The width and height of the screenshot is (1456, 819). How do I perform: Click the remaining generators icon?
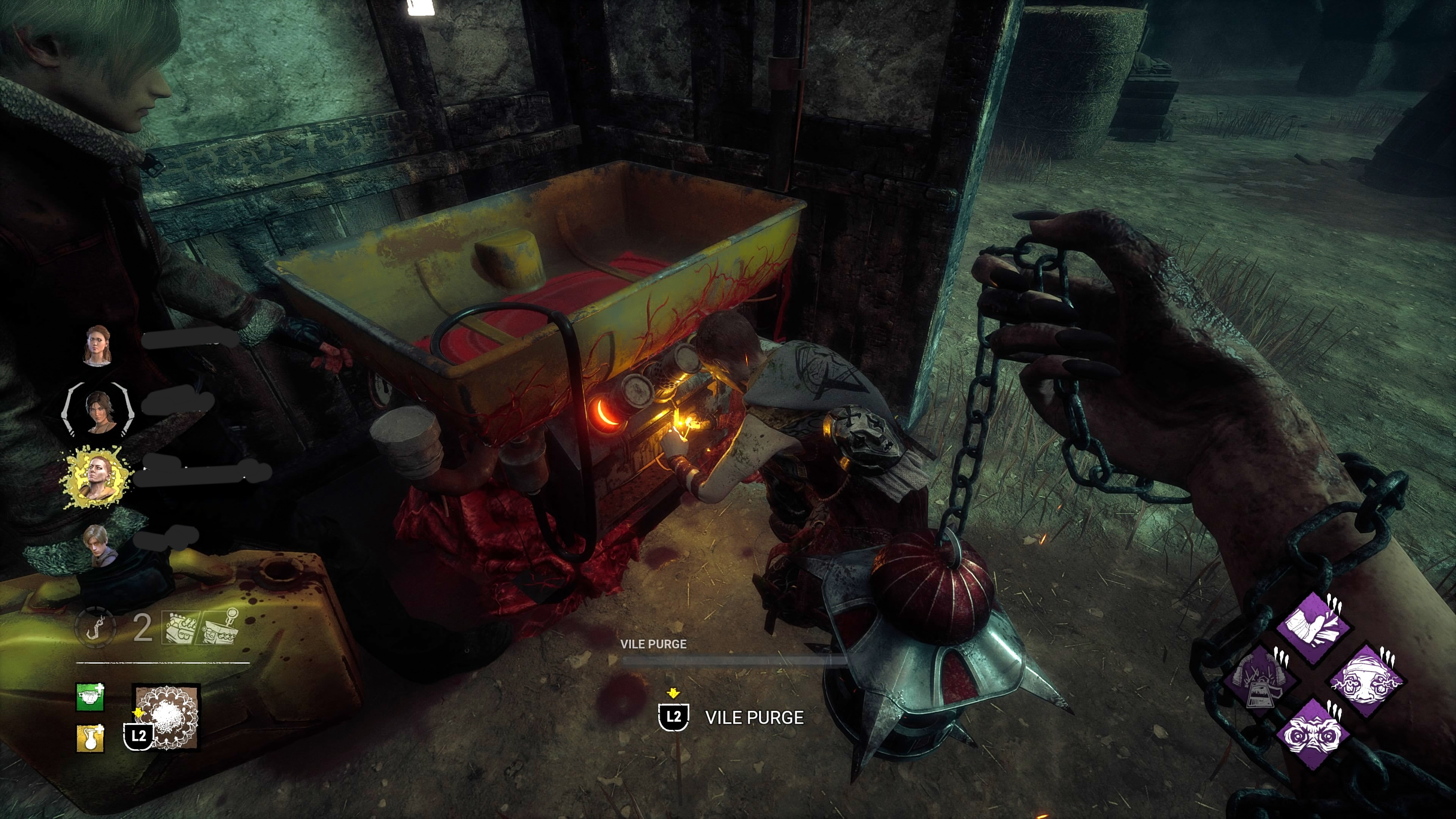[x=179, y=628]
